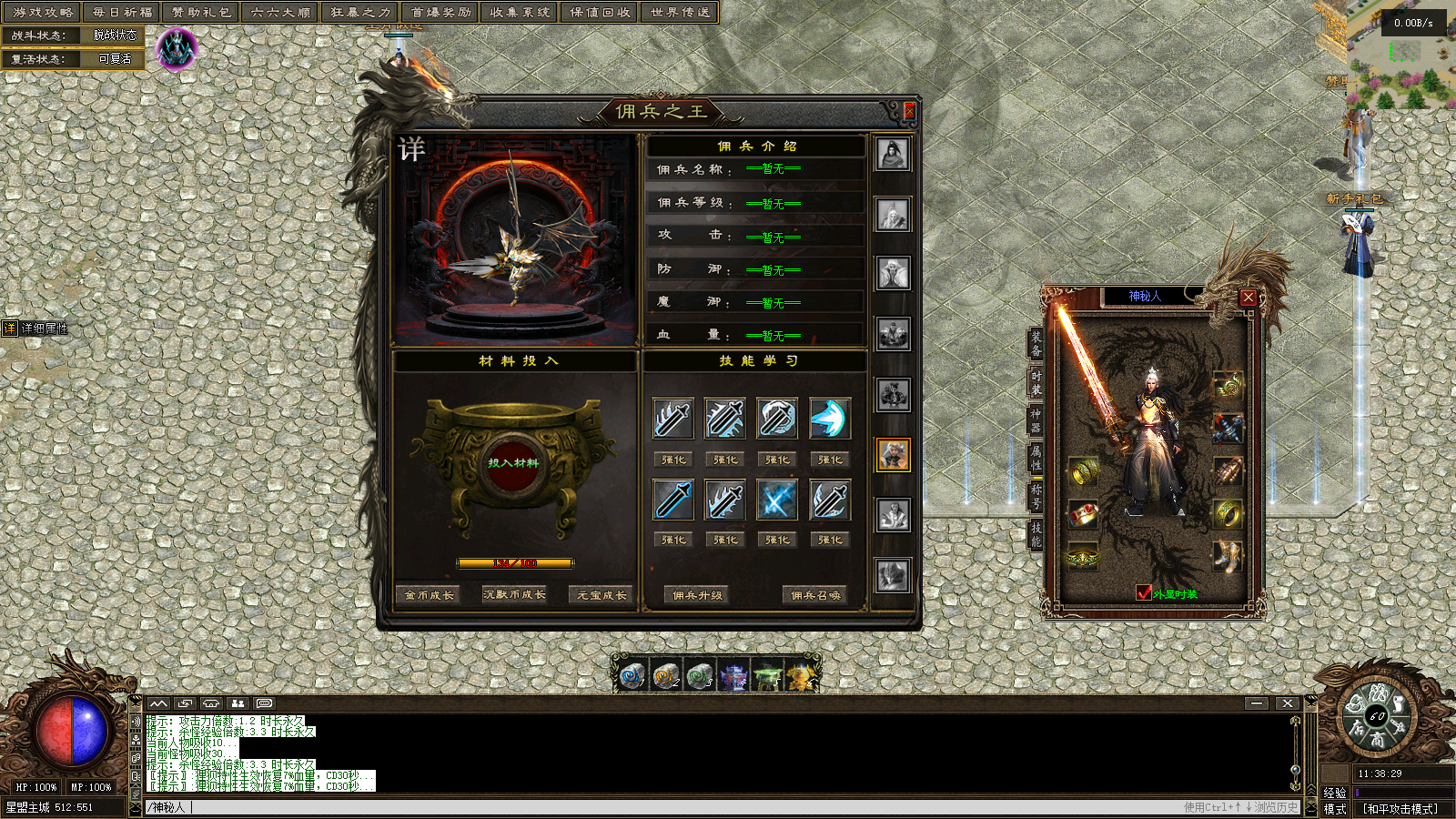Screen dimensions: 1456x819
Task: Open the 世界传送 teleport menu
Action: [681, 13]
